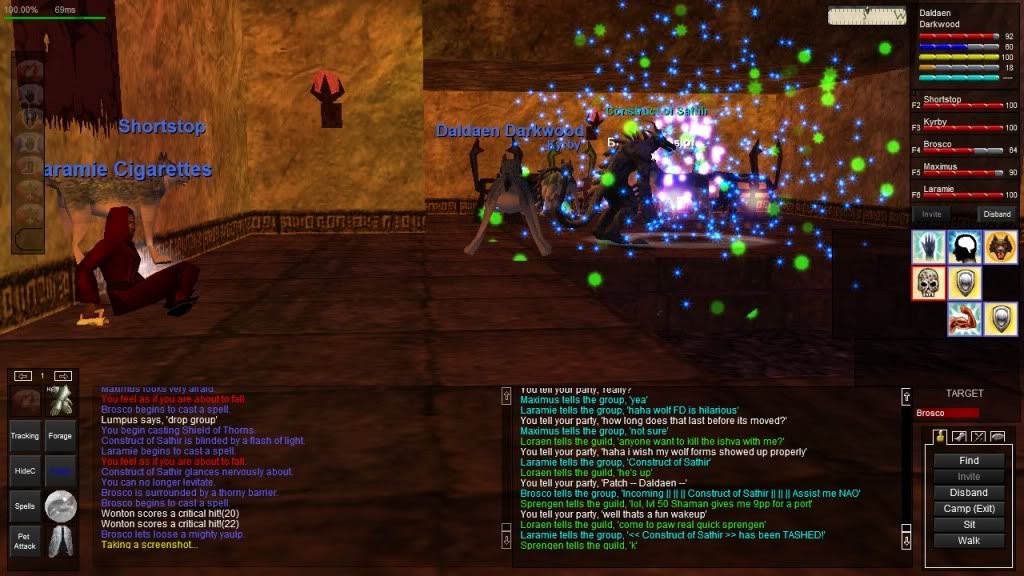1024x576 pixels.
Task: Open the Spells hotbutton
Action: (x=25, y=506)
